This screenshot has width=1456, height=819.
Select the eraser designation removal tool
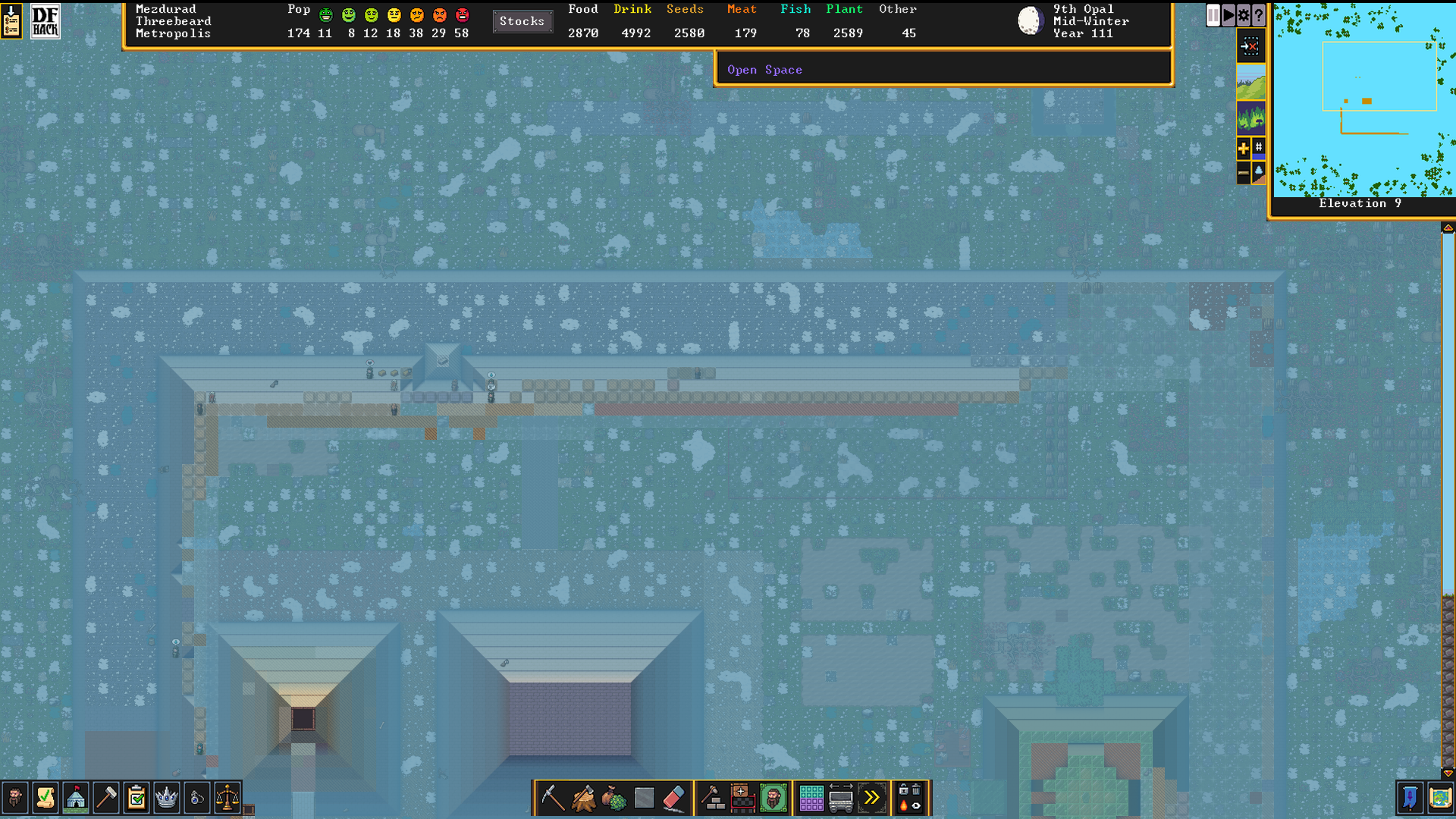674,798
